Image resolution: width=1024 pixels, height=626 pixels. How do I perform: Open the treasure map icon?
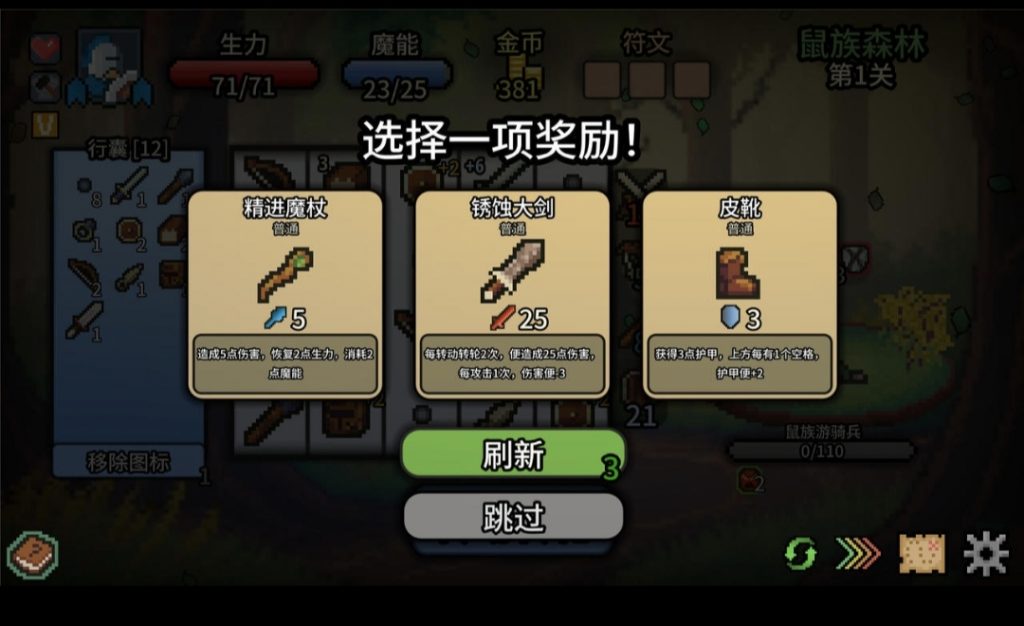[922, 553]
